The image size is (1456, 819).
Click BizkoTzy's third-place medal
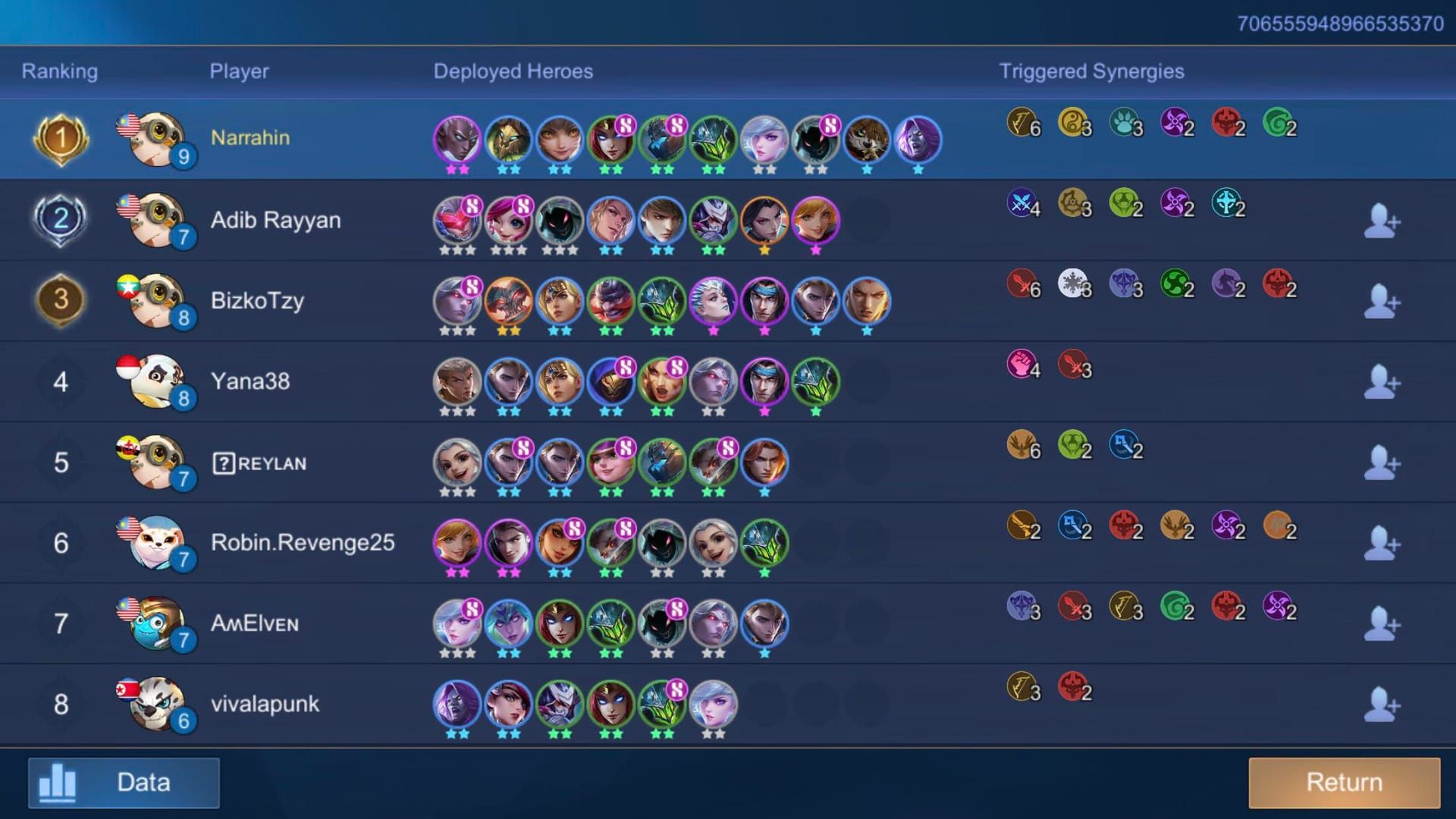pos(59,300)
